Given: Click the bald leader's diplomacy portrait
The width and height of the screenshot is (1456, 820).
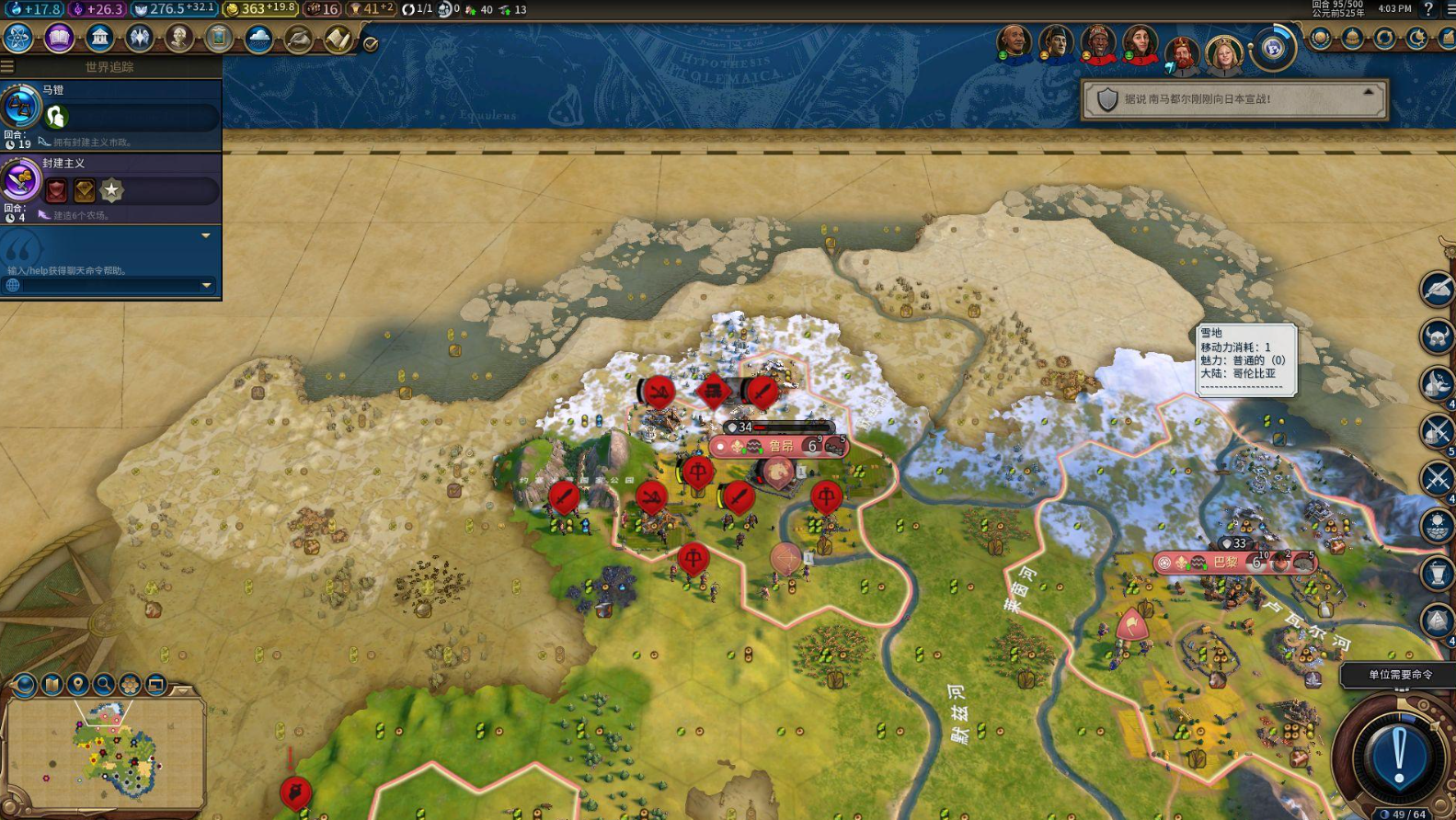Looking at the screenshot, I should point(1014,42).
